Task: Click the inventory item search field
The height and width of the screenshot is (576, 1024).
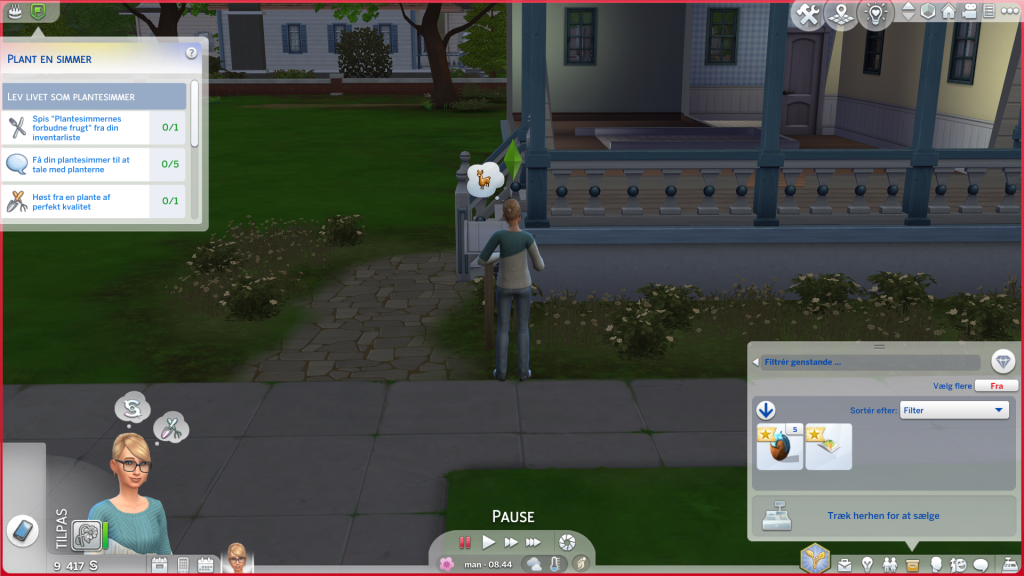Action: [x=868, y=362]
